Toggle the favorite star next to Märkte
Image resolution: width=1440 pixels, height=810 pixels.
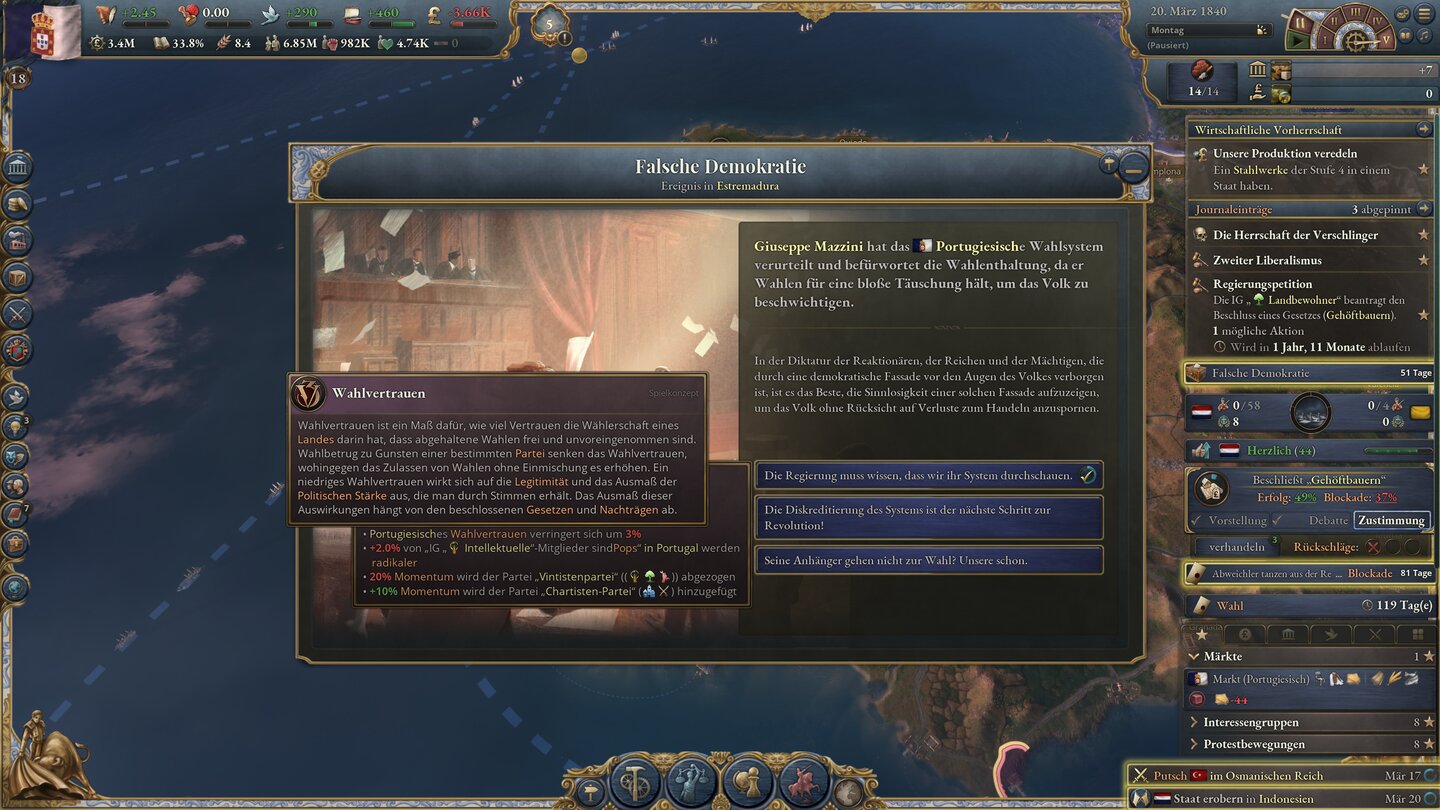pos(1429,657)
